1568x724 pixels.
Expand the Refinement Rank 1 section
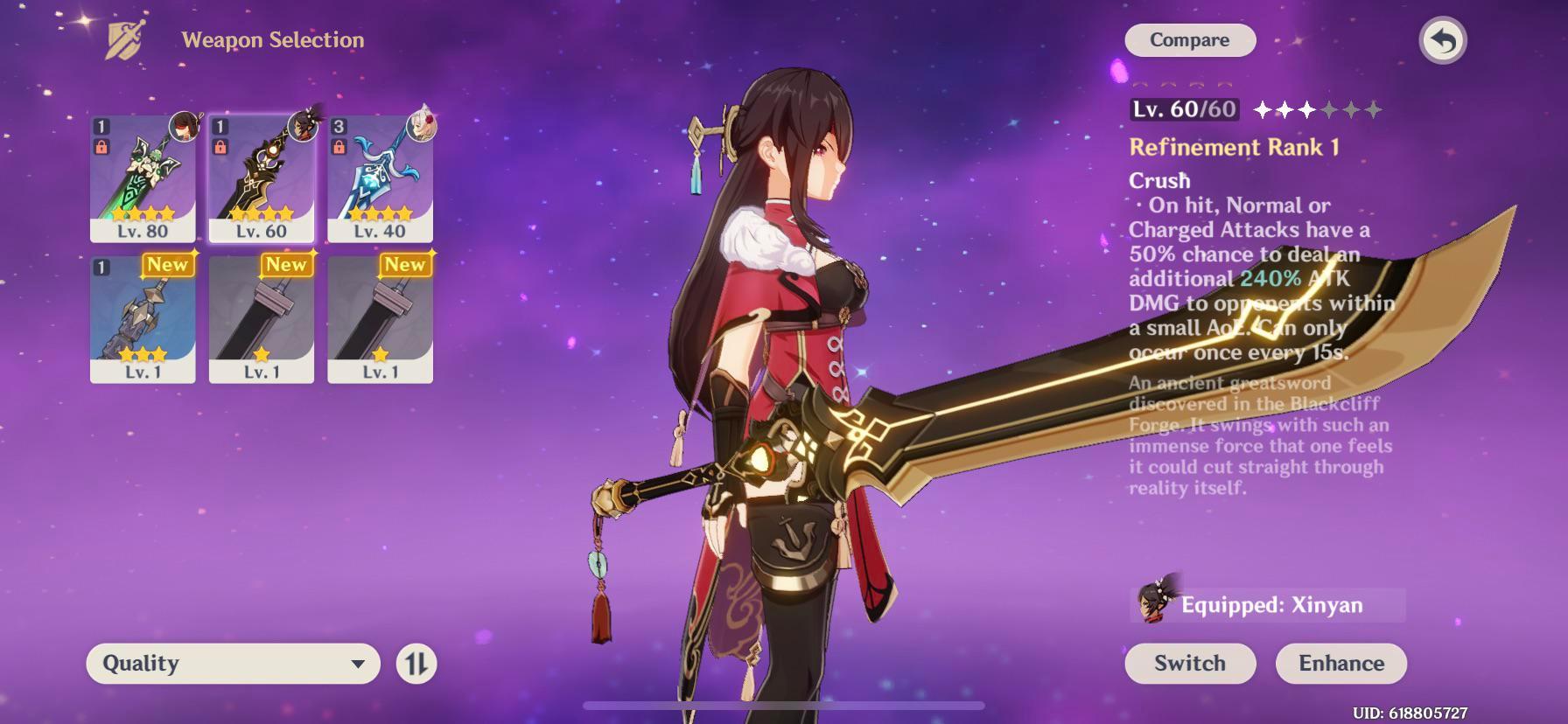point(1233,147)
